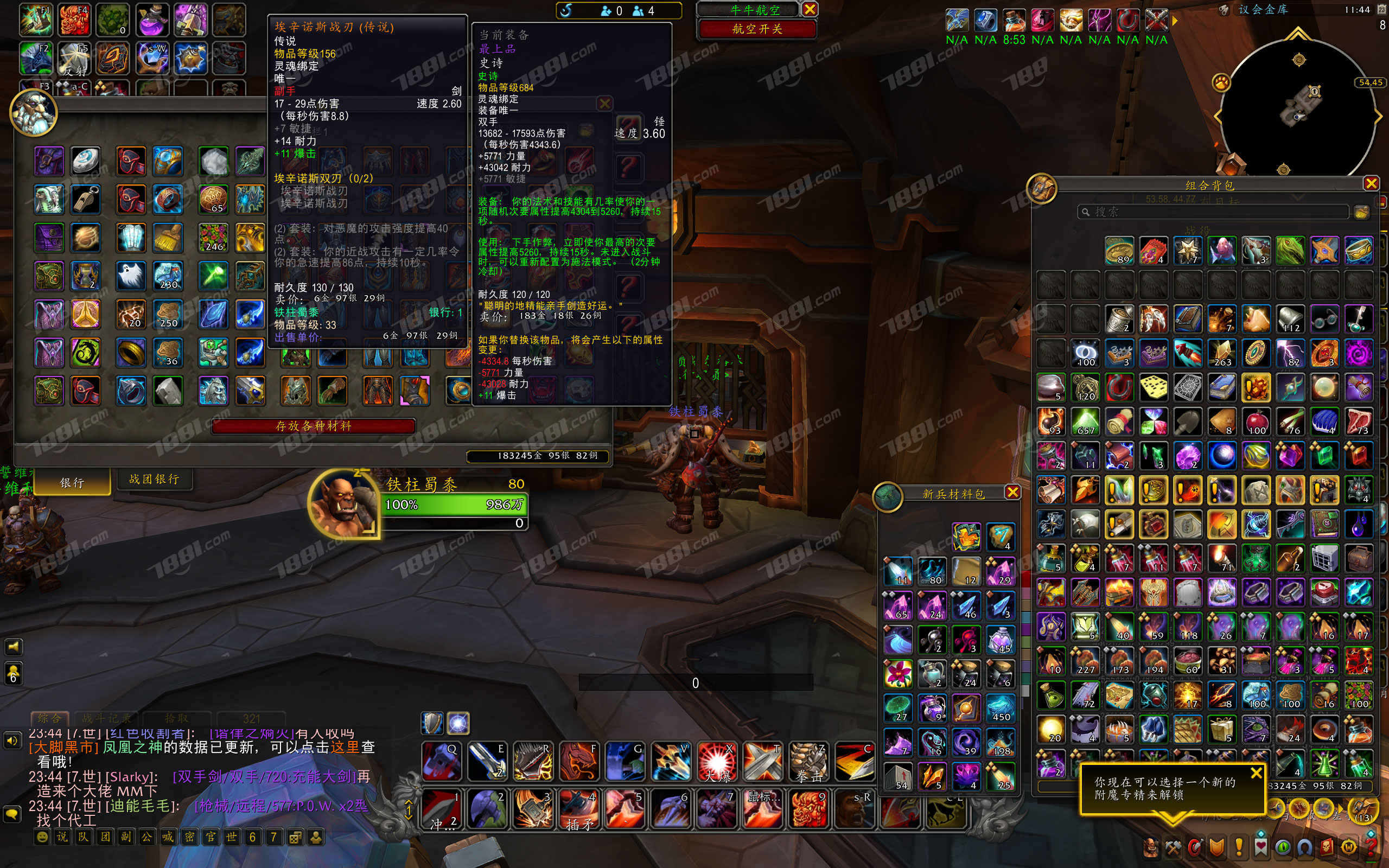Viewport: 1389px width, 868px height.
Task: Select the 铁柱蜀黍 orc target portrait
Action: coord(343,504)
